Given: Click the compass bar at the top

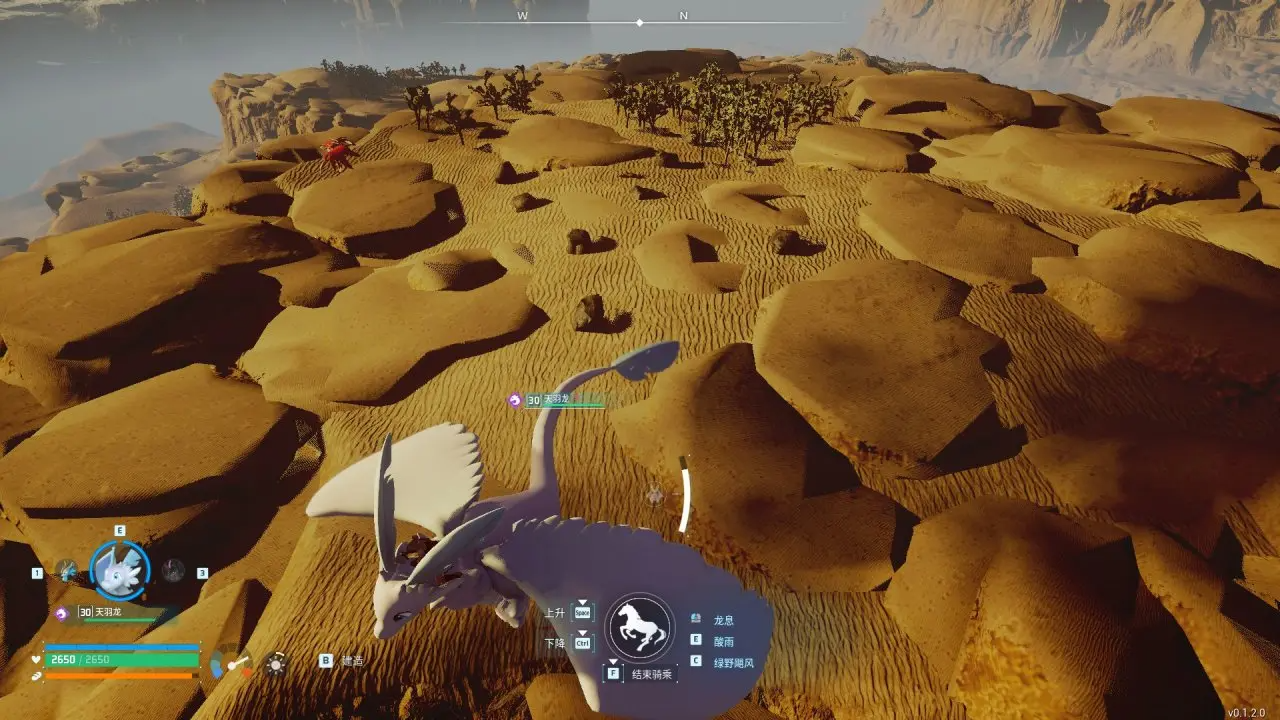Looking at the screenshot, I should coord(640,20).
